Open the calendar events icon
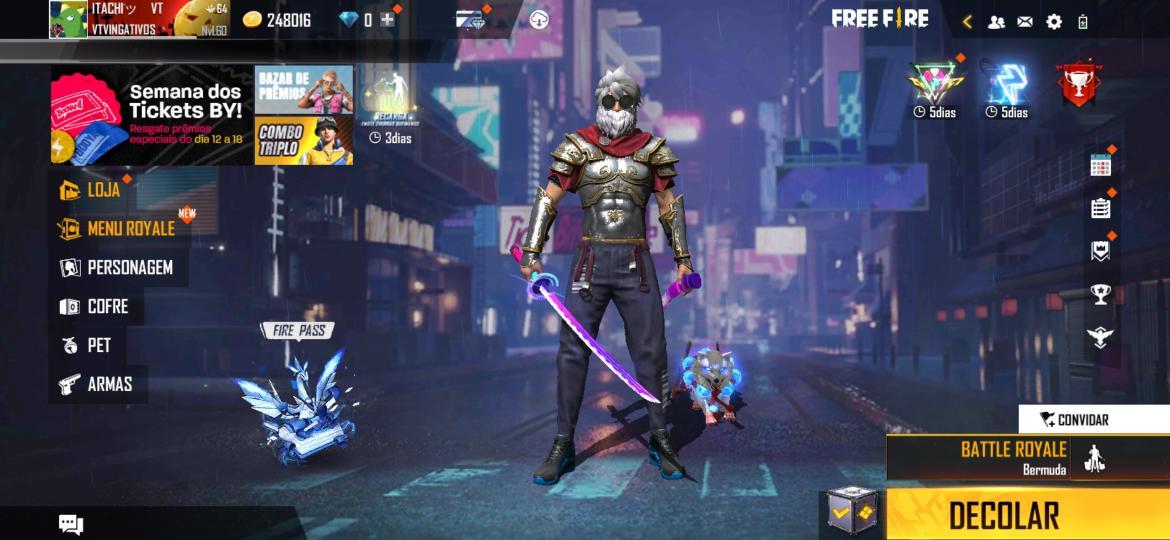The image size is (1170, 540). point(1100,166)
